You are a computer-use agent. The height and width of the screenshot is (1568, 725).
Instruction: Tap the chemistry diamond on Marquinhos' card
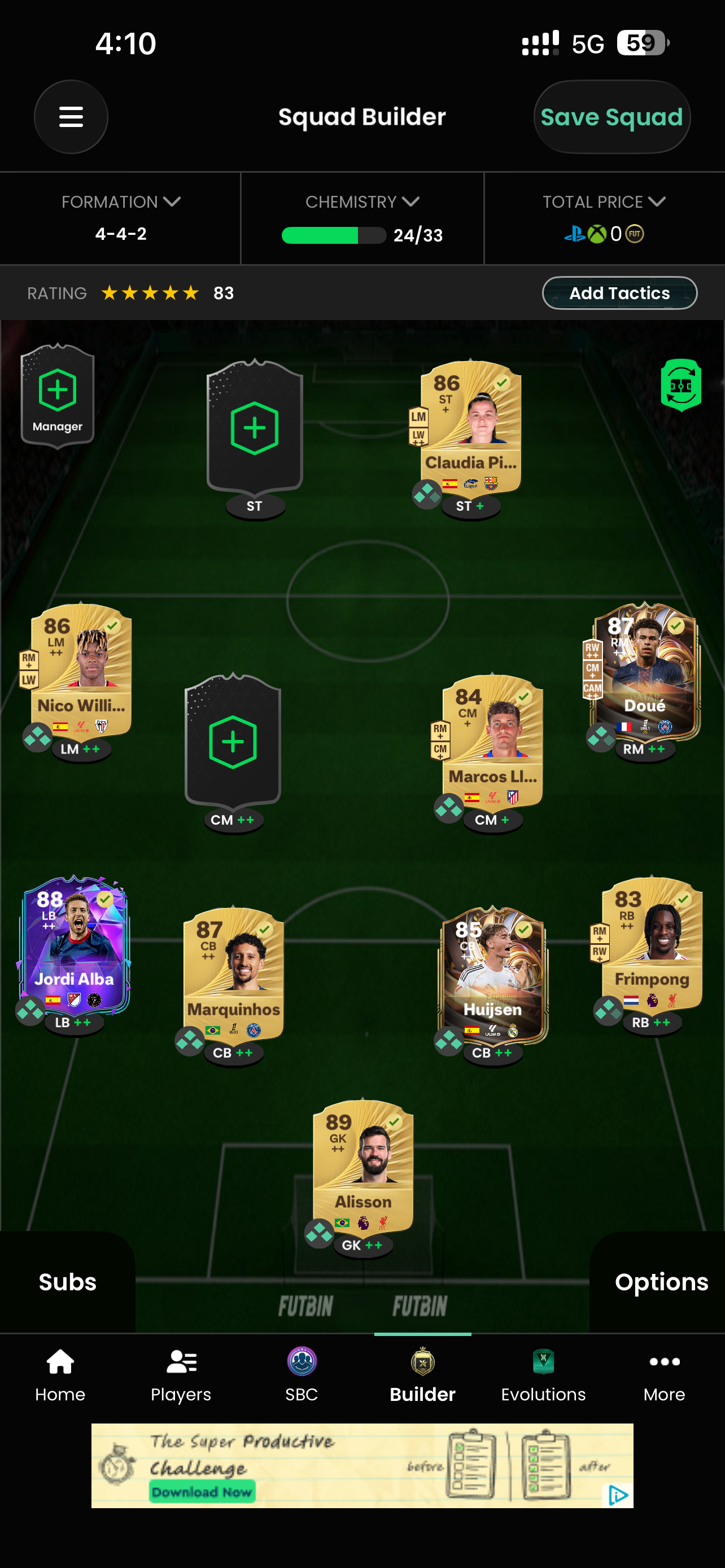click(x=189, y=1039)
